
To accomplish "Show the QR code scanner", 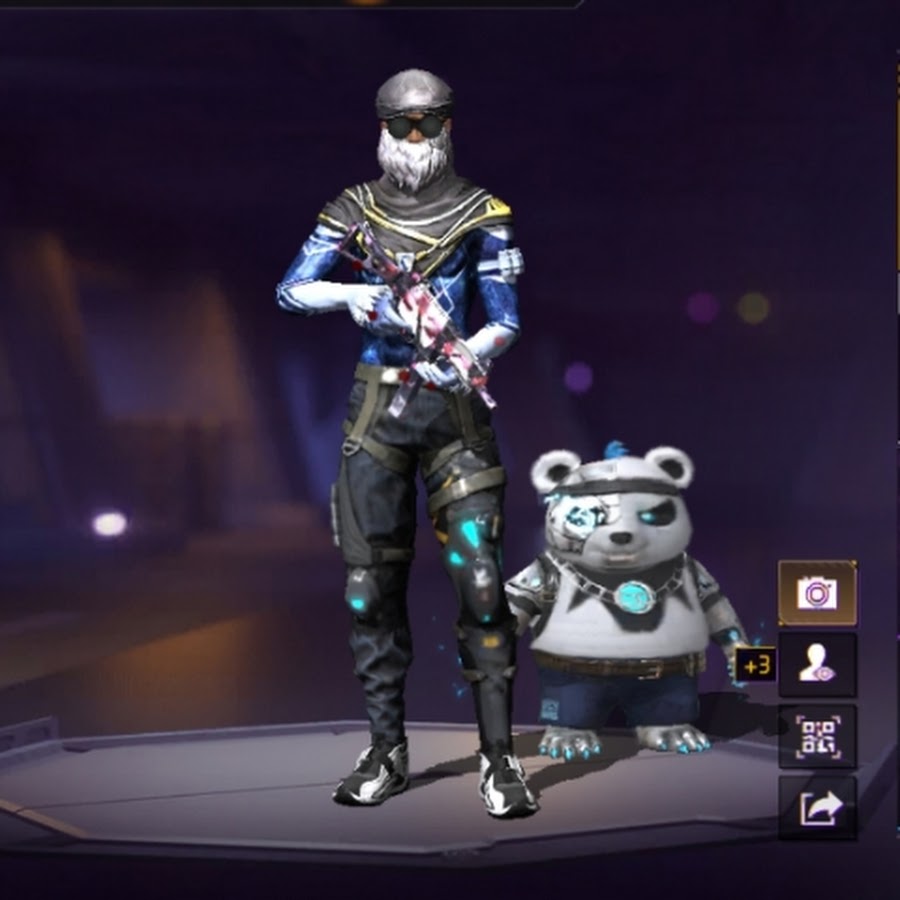I will [x=817, y=737].
